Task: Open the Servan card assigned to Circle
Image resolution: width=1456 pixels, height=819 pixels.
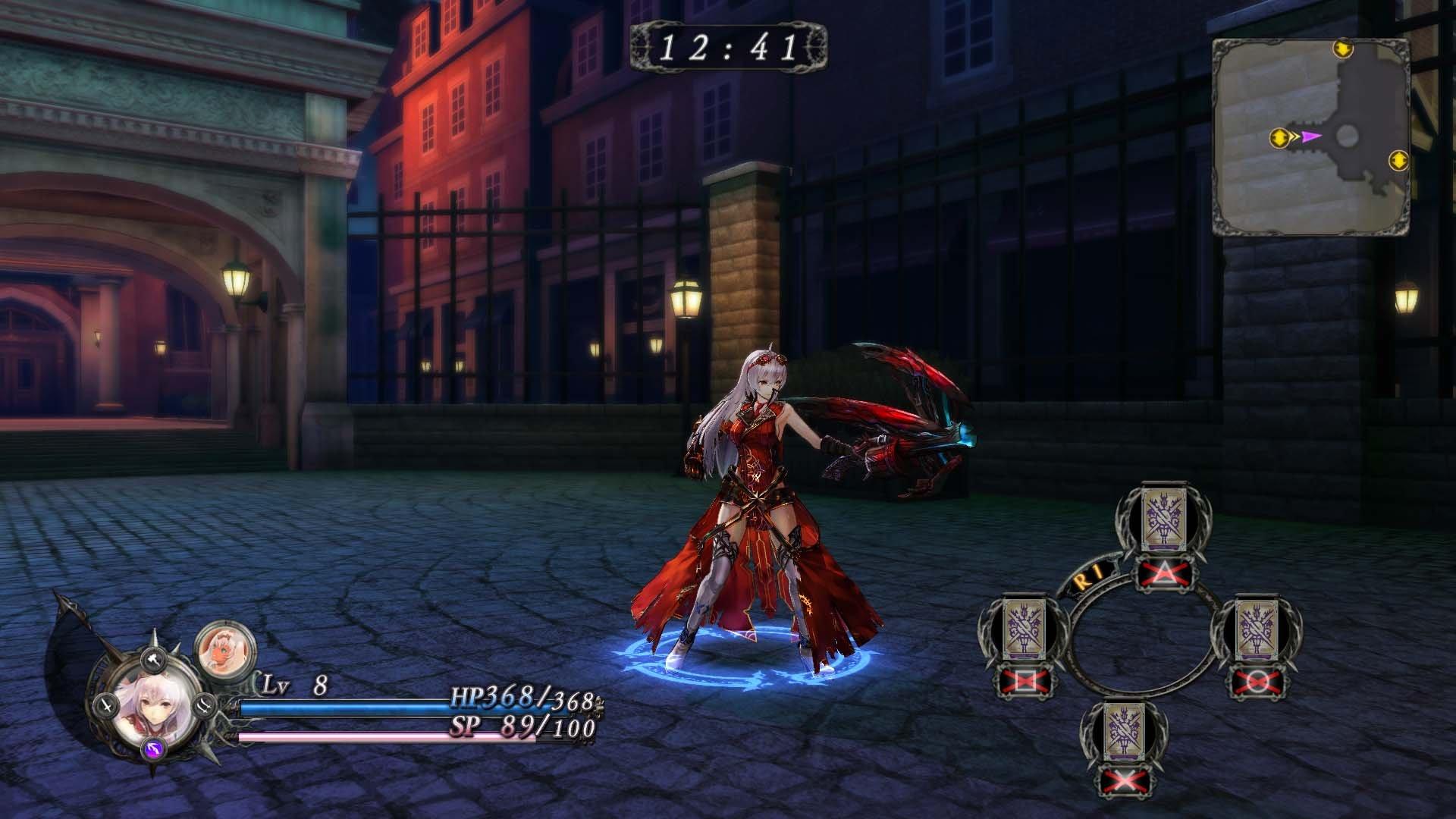Action: [x=1256, y=629]
